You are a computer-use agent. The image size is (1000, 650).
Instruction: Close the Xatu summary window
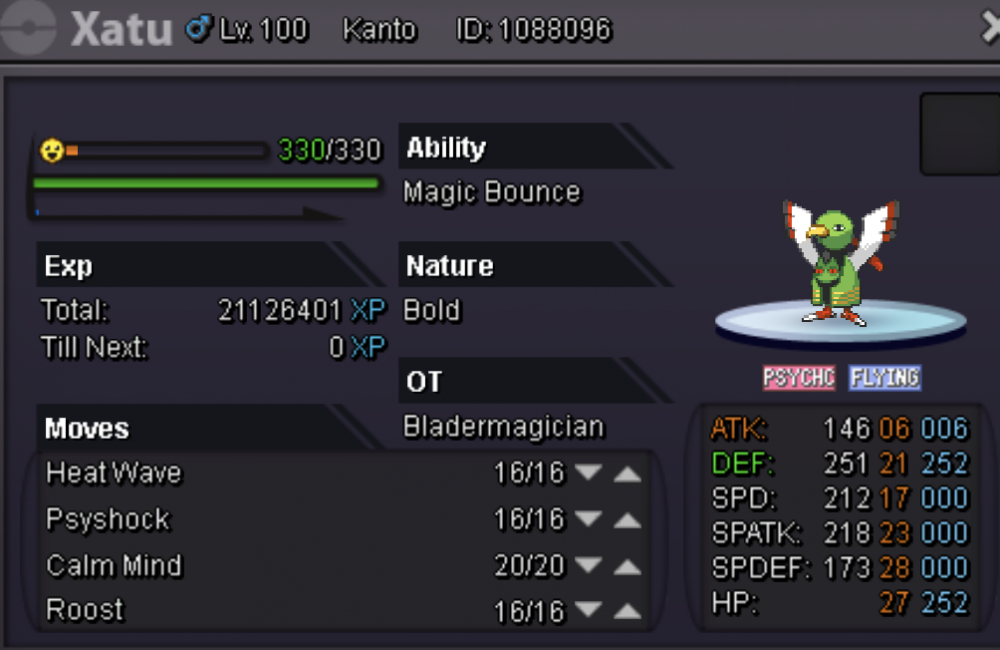pos(989,28)
